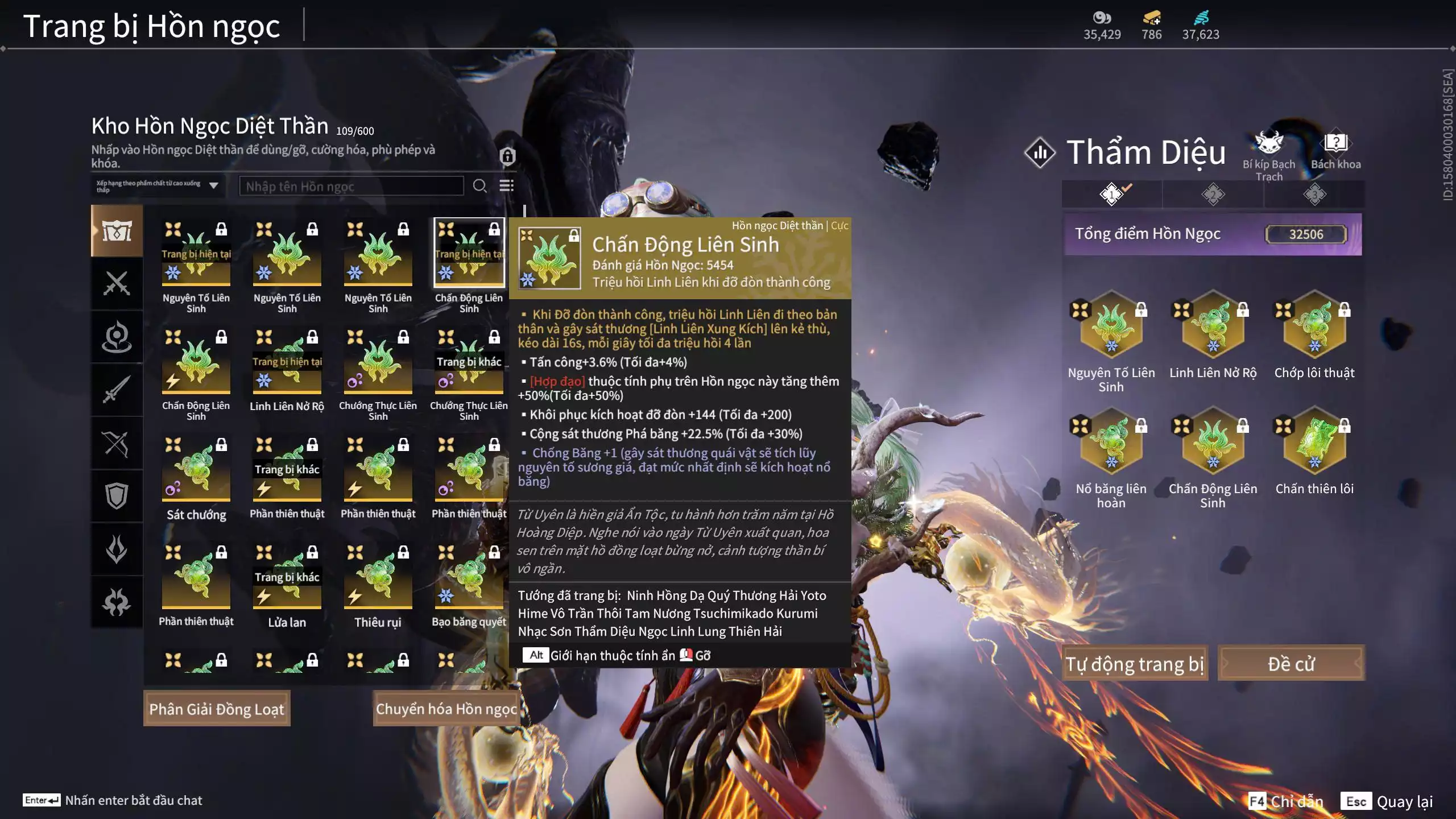Switch to the crossed swords category tab
The height and width of the screenshot is (819, 1456).
point(117,283)
